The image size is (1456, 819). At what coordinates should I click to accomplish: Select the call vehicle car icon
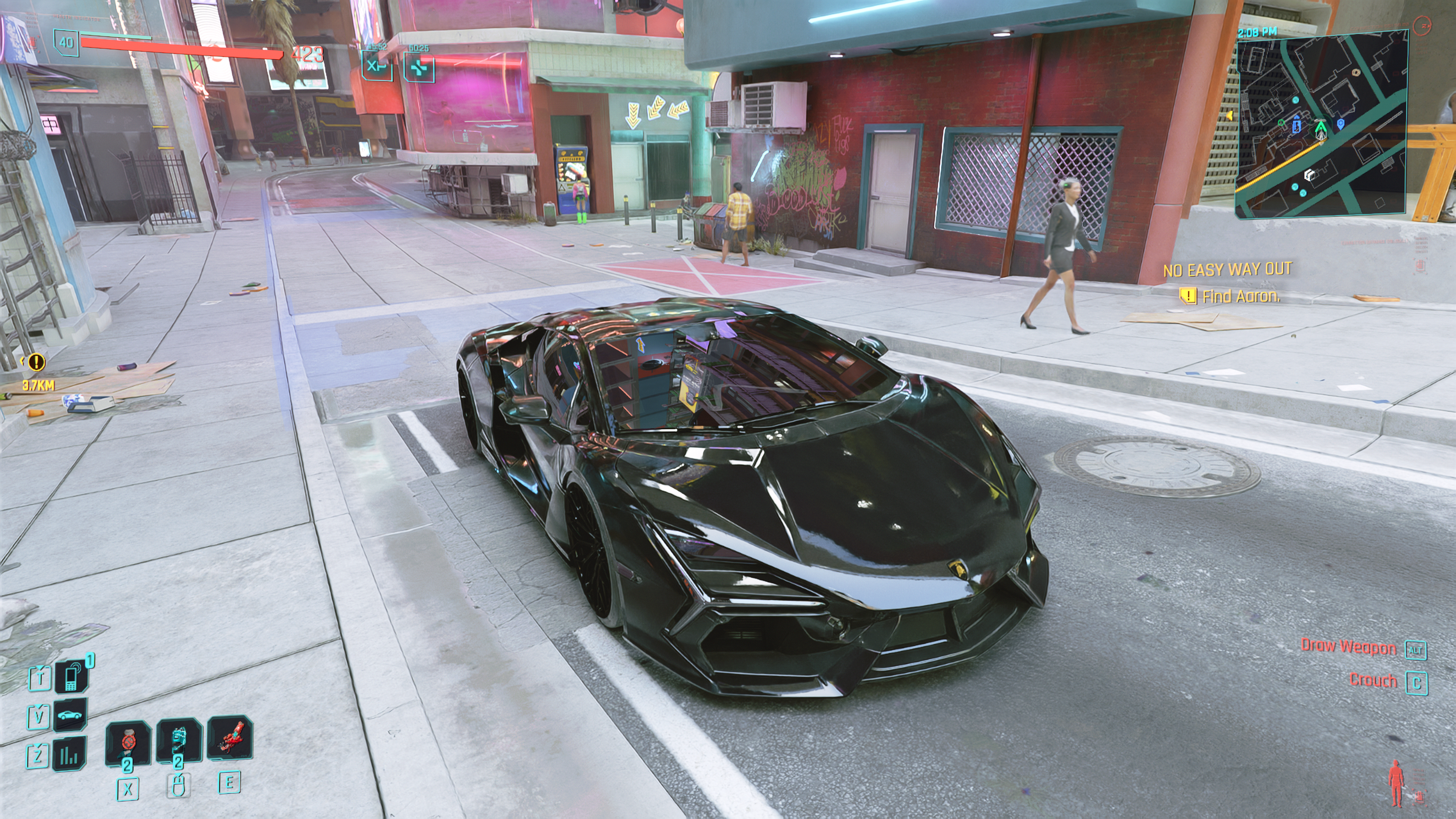pyautogui.click(x=70, y=715)
